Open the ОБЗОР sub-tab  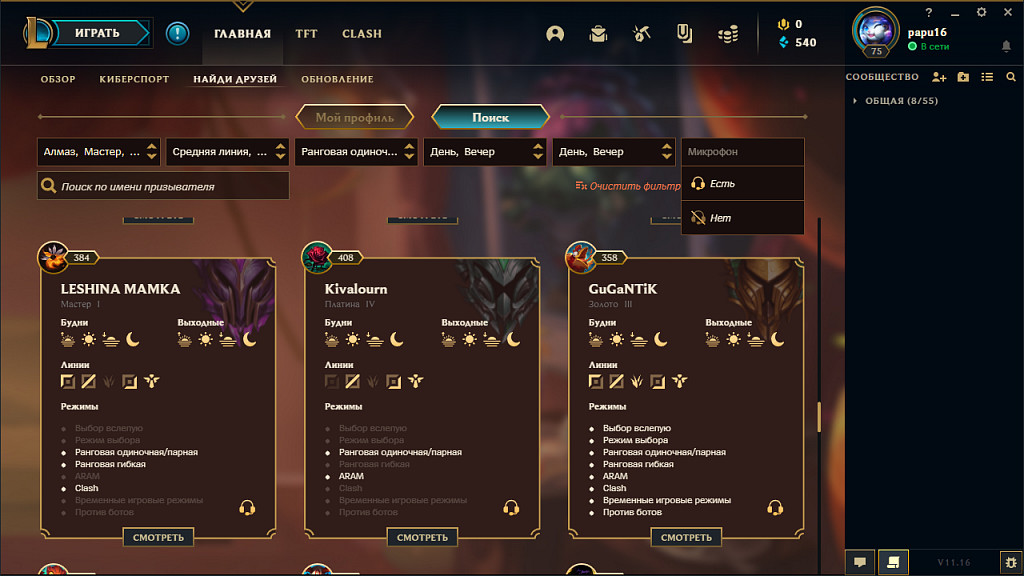point(58,79)
